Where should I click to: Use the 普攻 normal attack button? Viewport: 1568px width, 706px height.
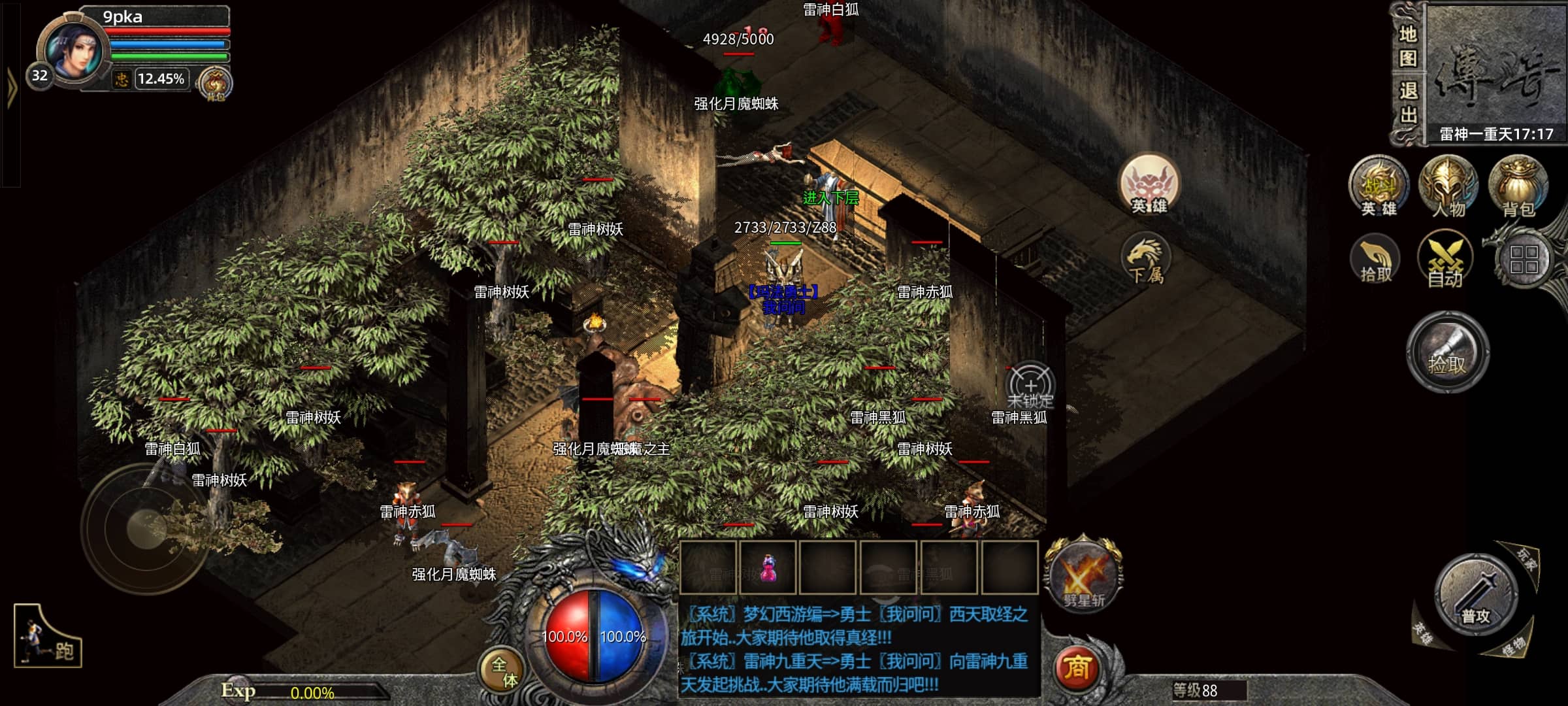(x=1476, y=596)
